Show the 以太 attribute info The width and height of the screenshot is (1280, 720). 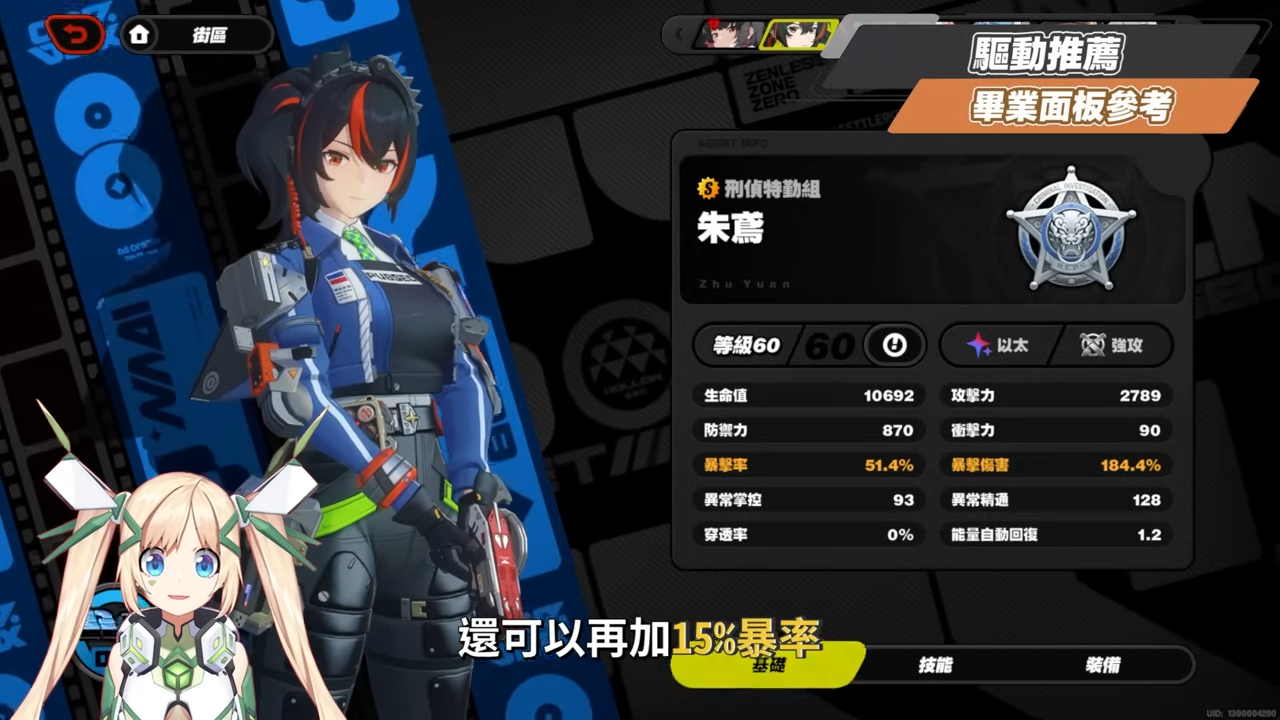(998, 346)
